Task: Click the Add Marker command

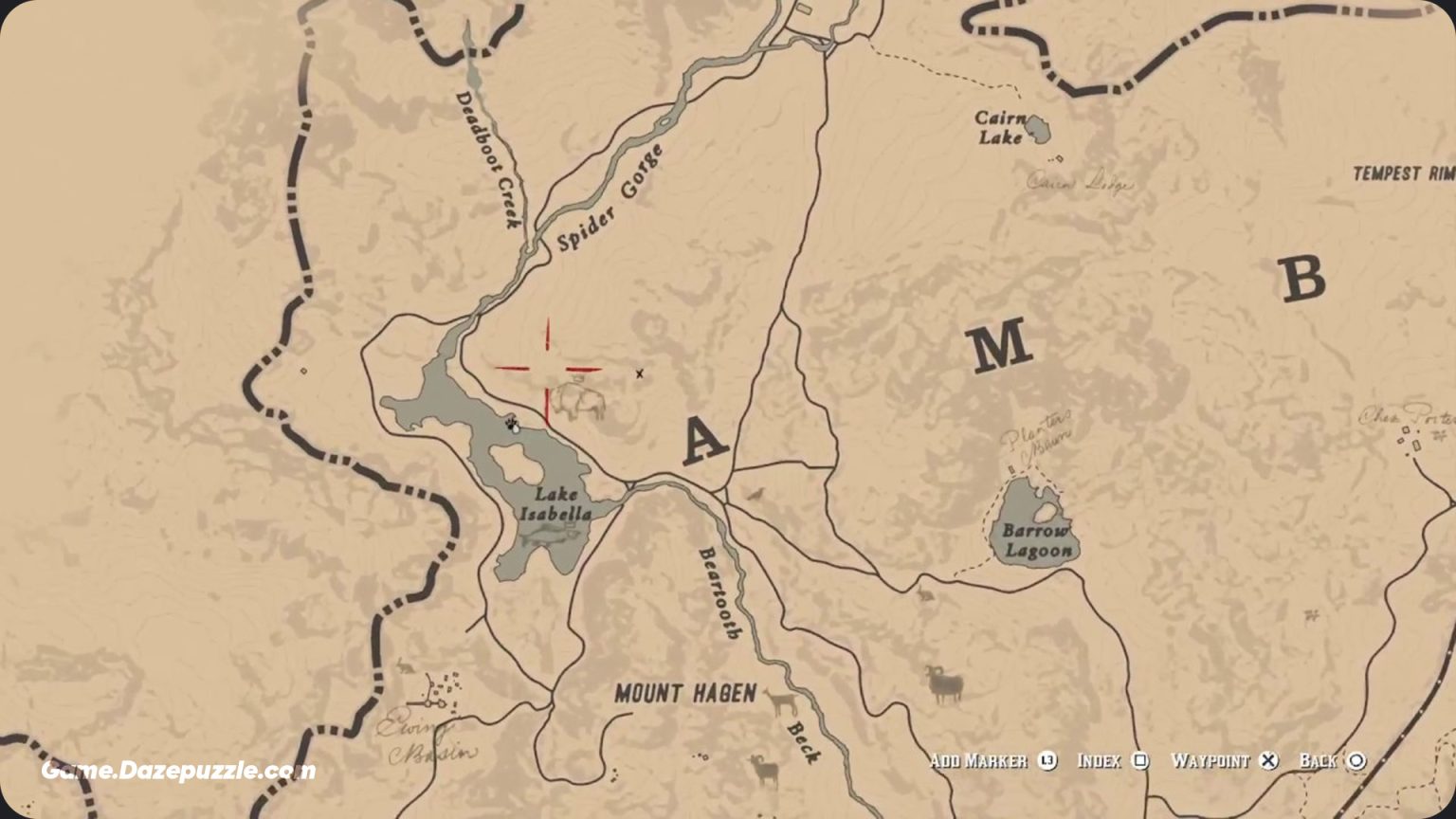Action: [978, 760]
